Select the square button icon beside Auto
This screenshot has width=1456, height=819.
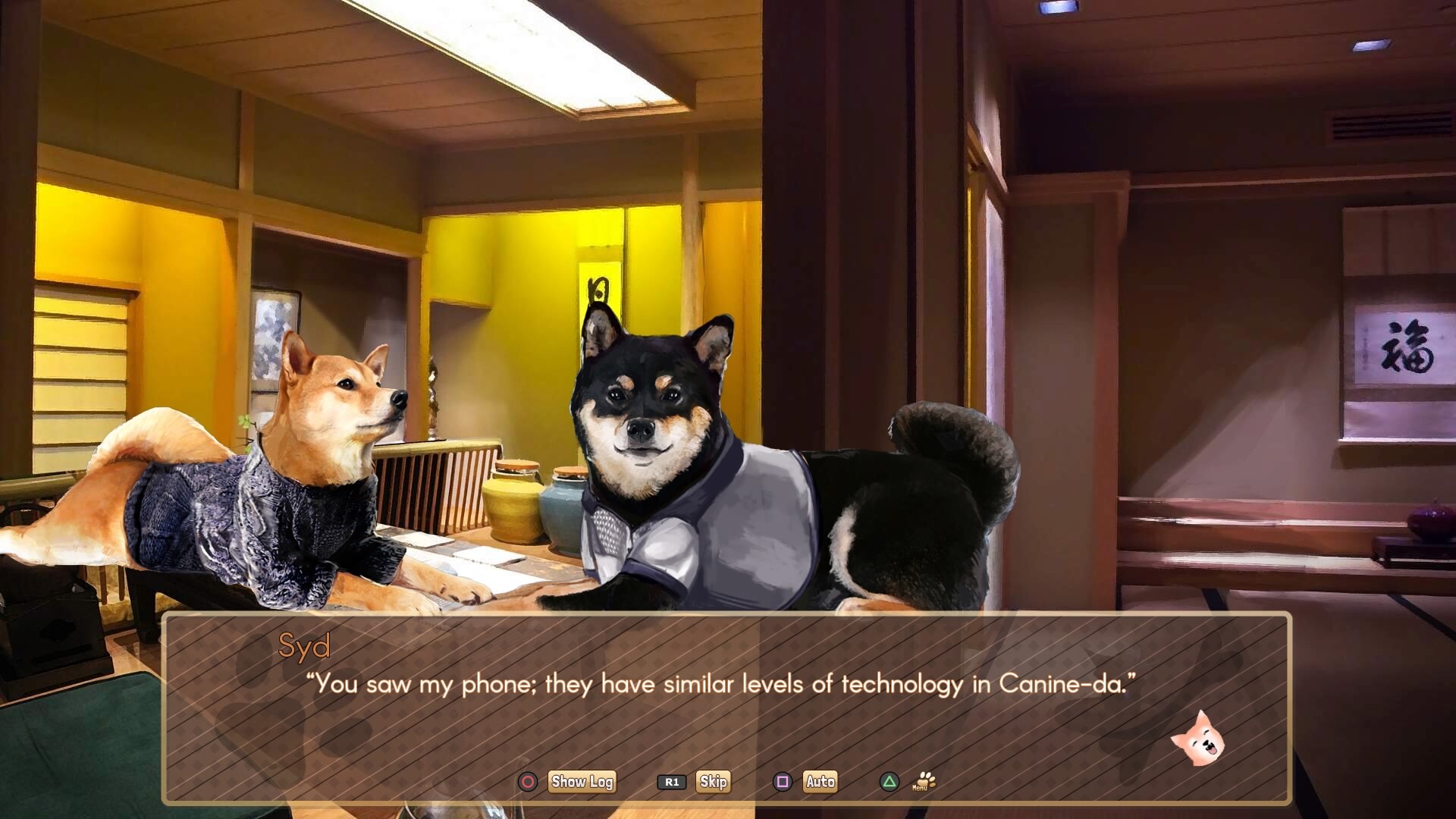coord(783,782)
